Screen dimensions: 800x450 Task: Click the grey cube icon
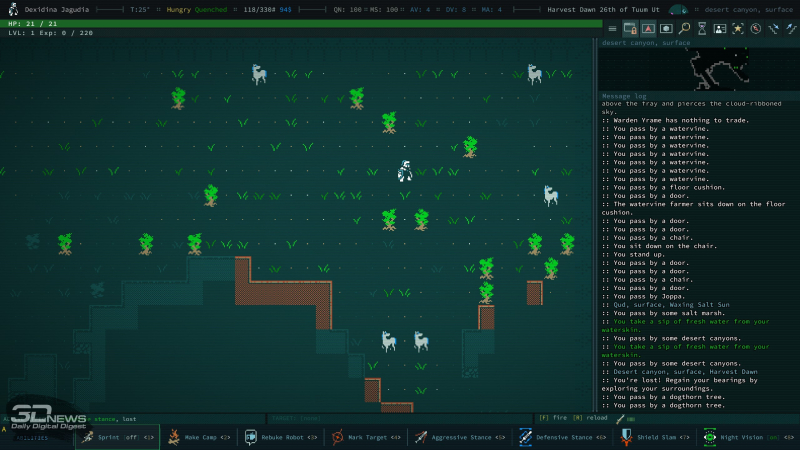click(x=666, y=28)
